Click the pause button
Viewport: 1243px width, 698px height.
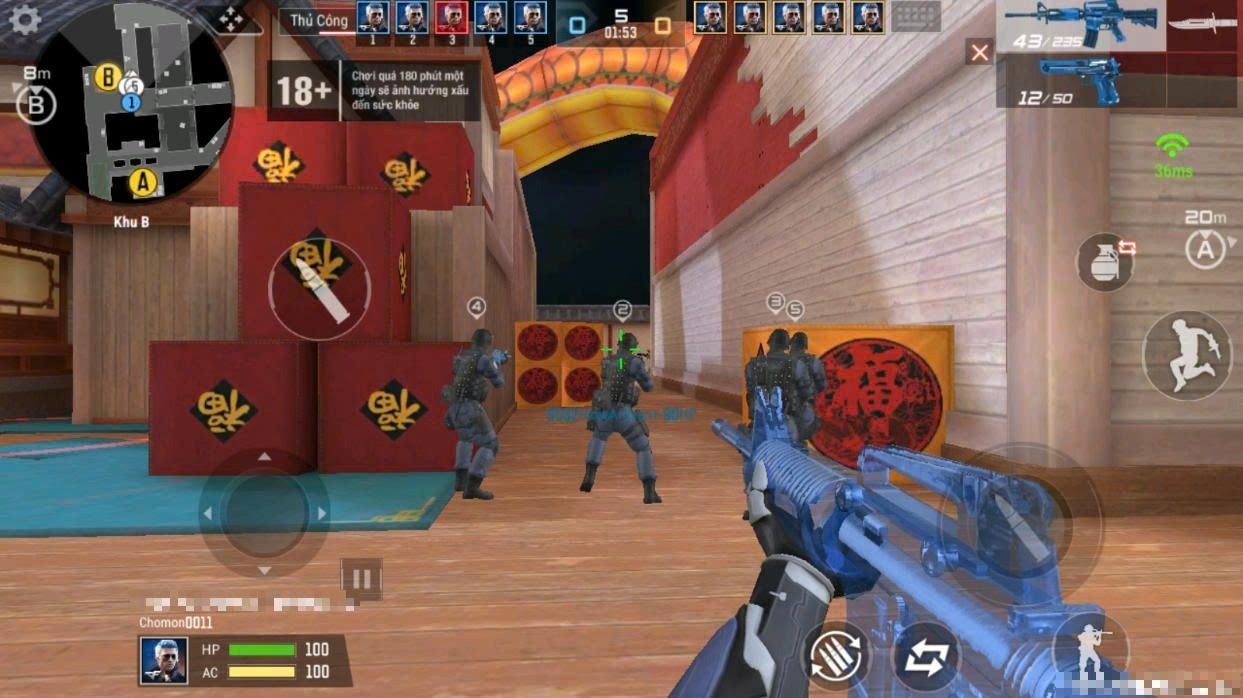361,579
